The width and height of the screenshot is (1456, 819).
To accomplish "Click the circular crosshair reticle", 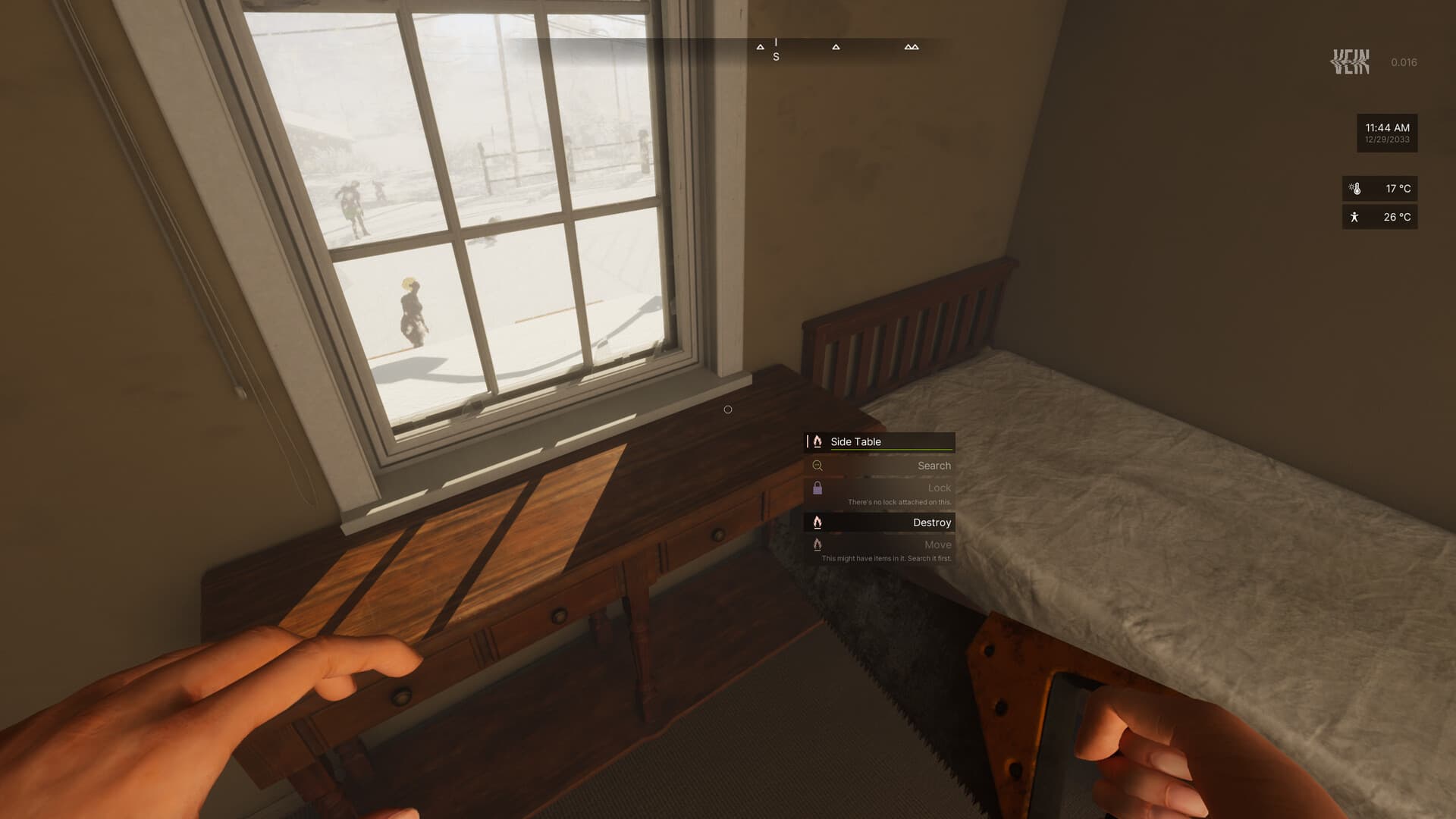I will [x=728, y=409].
